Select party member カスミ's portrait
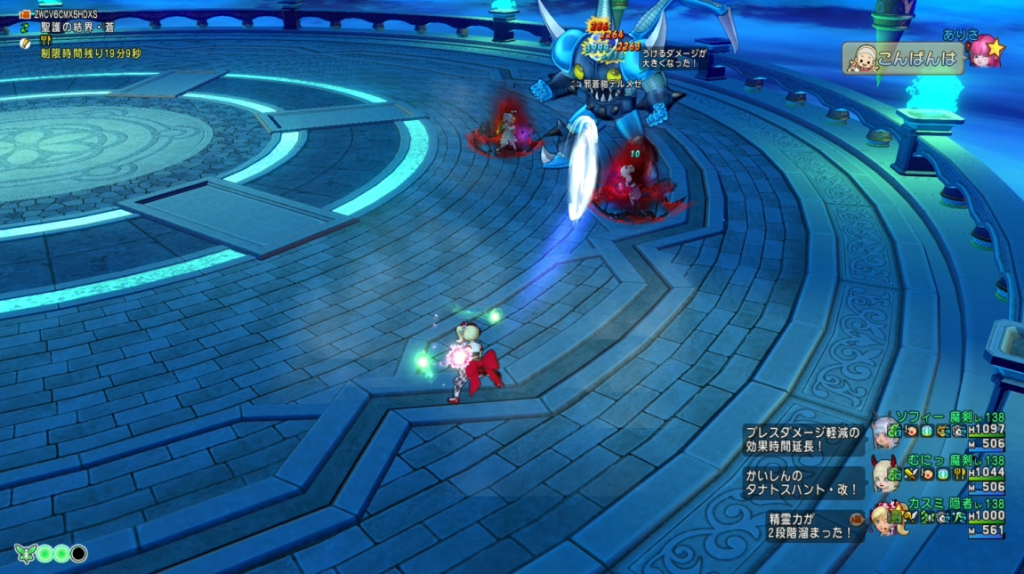Viewport: 1024px width, 574px height. click(884, 516)
